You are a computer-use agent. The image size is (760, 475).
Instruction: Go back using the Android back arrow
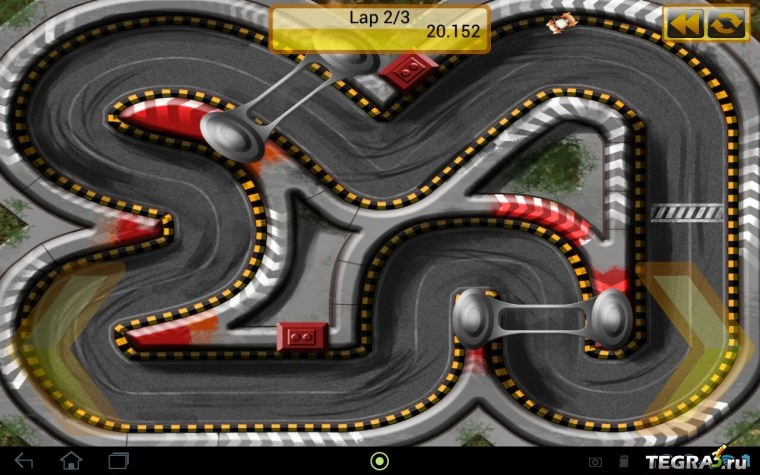pyautogui.click(x=24, y=461)
